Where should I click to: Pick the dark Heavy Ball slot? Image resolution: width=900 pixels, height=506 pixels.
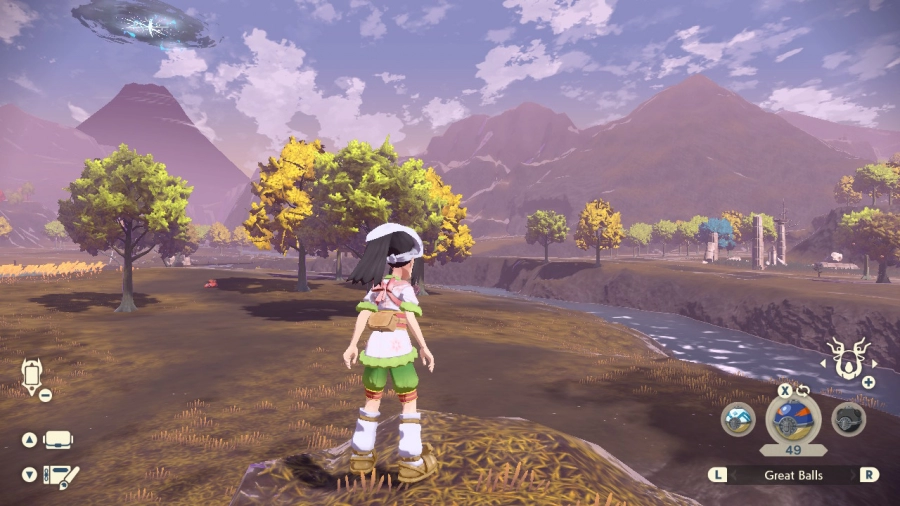848,419
